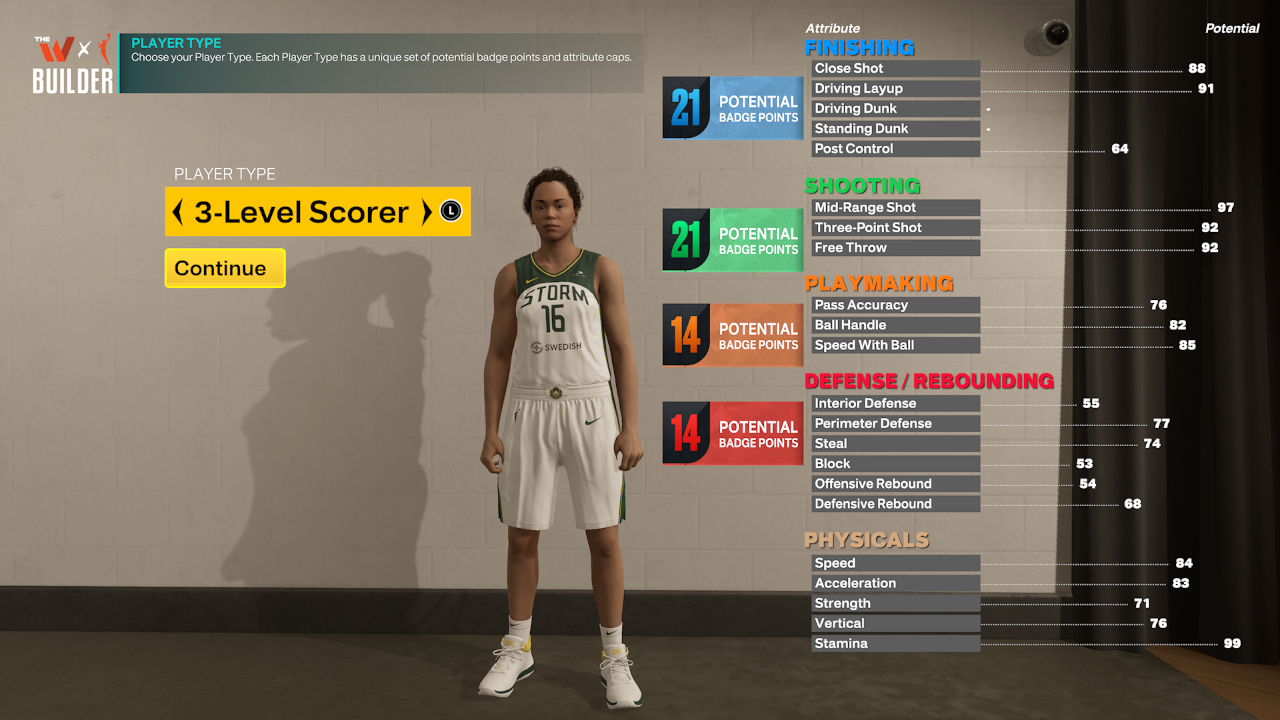Viewport: 1280px width, 720px height.
Task: Click the 3-Level Scorer player type selector
Action: [x=301, y=212]
